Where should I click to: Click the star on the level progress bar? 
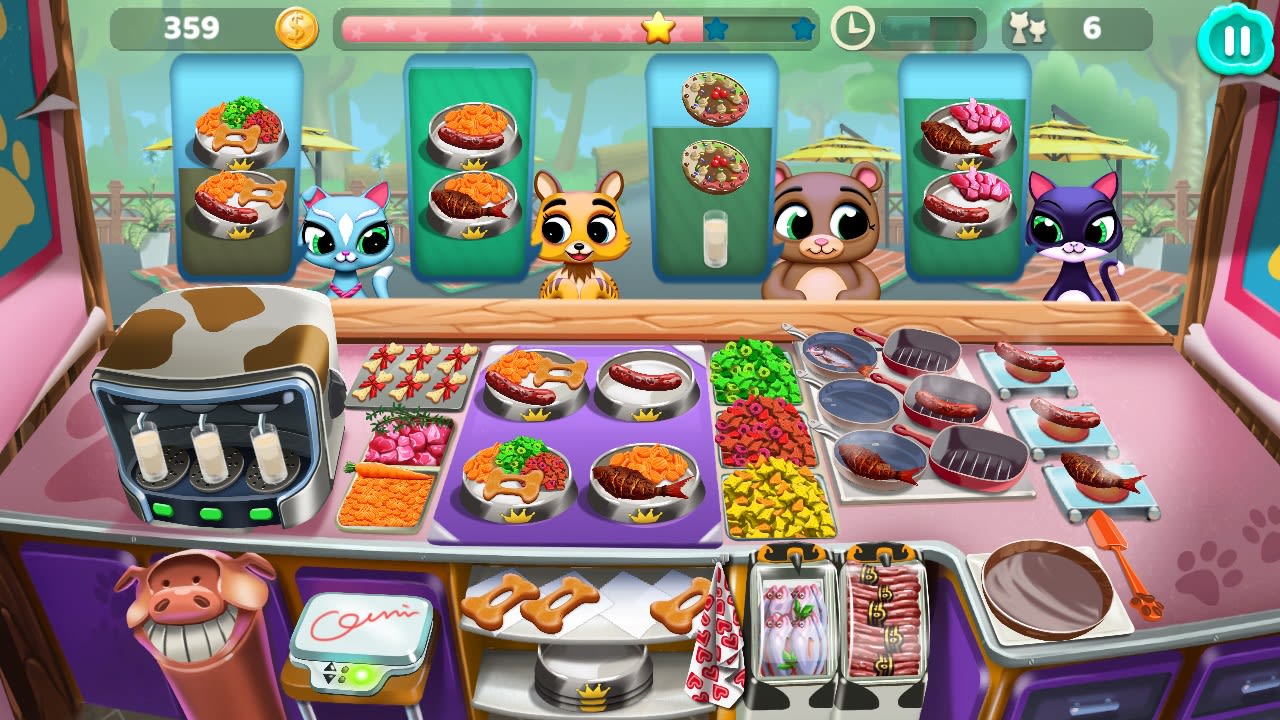coord(656,30)
